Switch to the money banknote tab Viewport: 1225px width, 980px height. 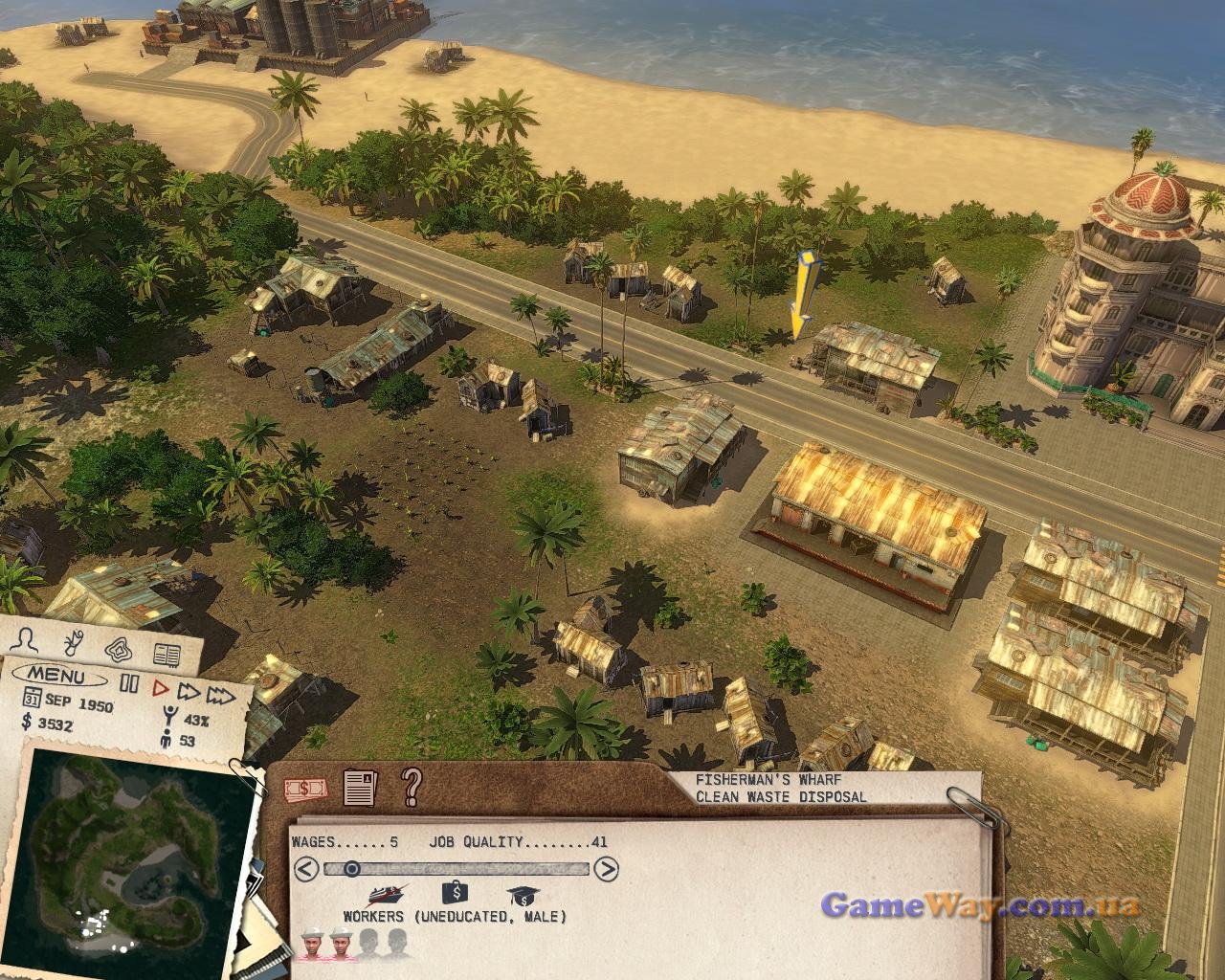point(306,789)
